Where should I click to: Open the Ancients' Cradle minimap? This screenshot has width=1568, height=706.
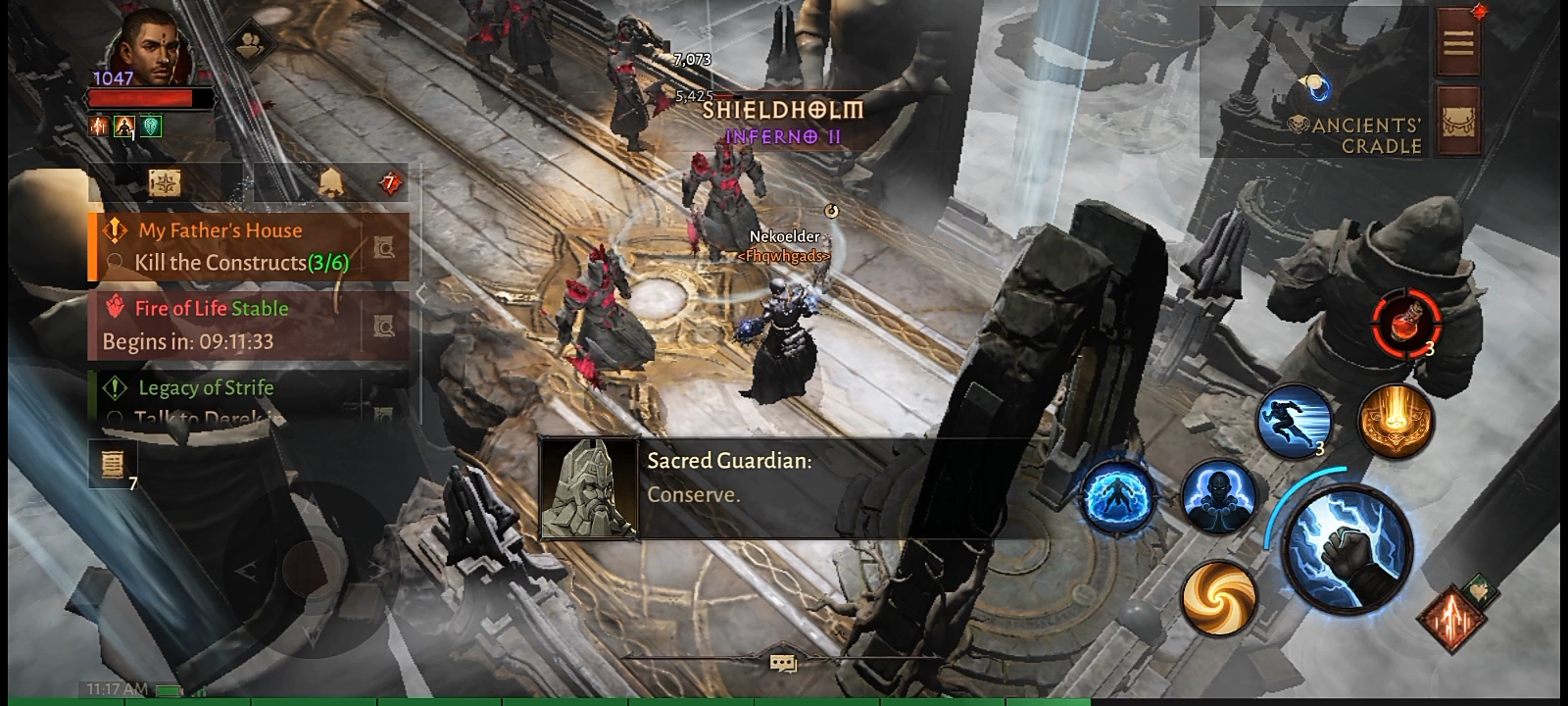pos(1315,90)
